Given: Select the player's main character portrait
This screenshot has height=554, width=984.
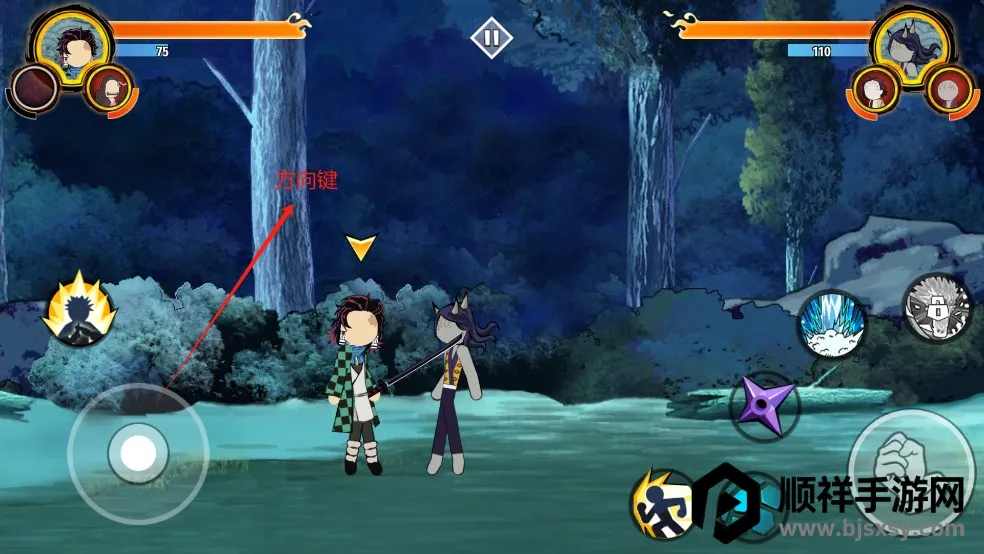Looking at the screenshot, I should coord(71,45).
